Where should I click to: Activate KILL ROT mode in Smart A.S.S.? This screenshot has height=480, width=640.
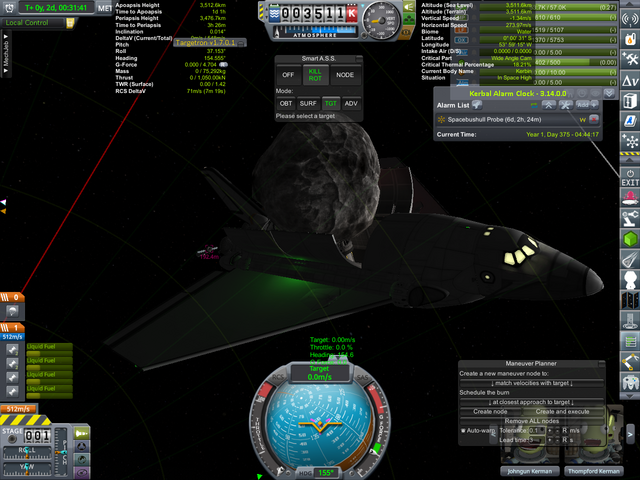315,75
